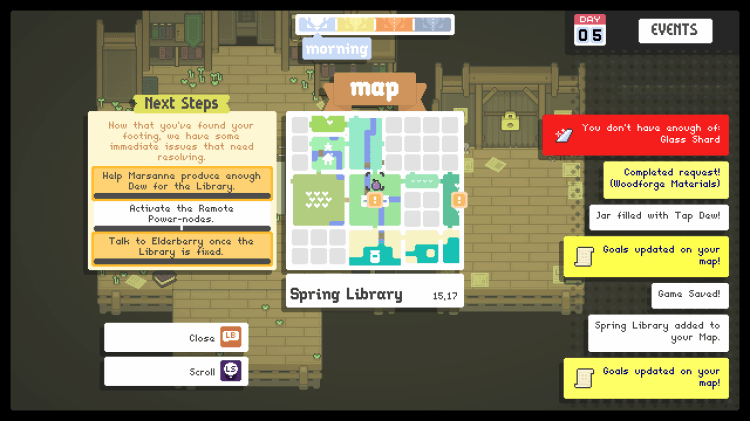The image size is (750, 421).
Task: Select the Remote Power-nodes goal
Action: 182,214
